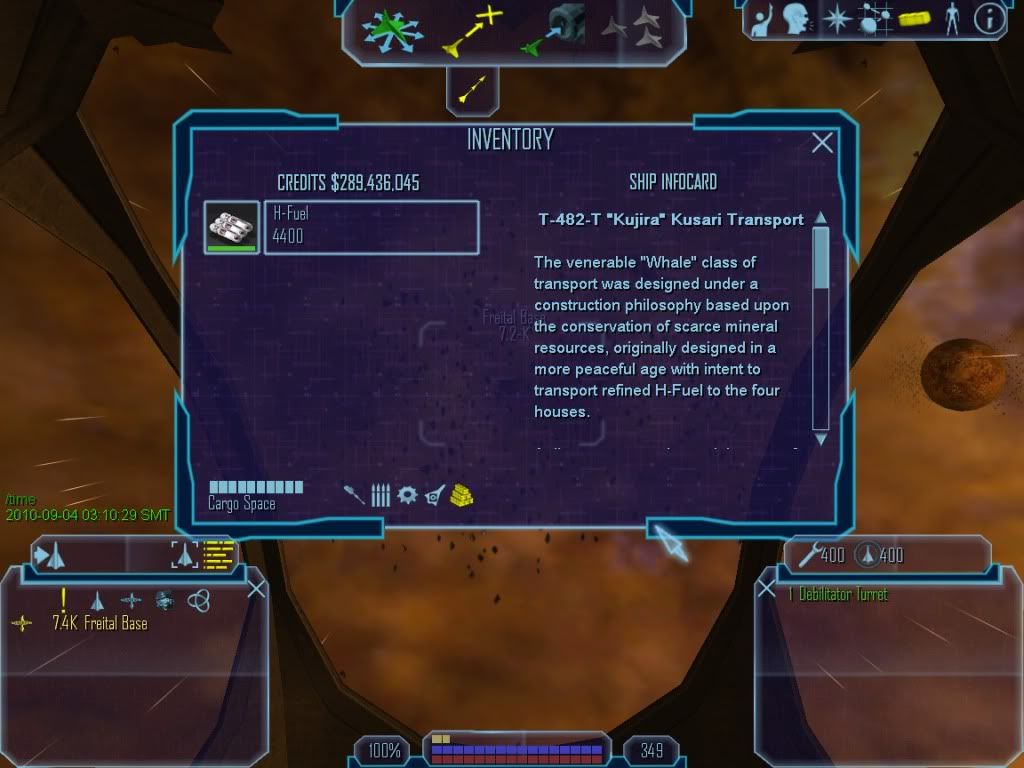Image resolution: width=1024 pixels, height=768 pixels.
Task: Close the contact list panel
Action: pyautogui.click(x=256, y=589)
